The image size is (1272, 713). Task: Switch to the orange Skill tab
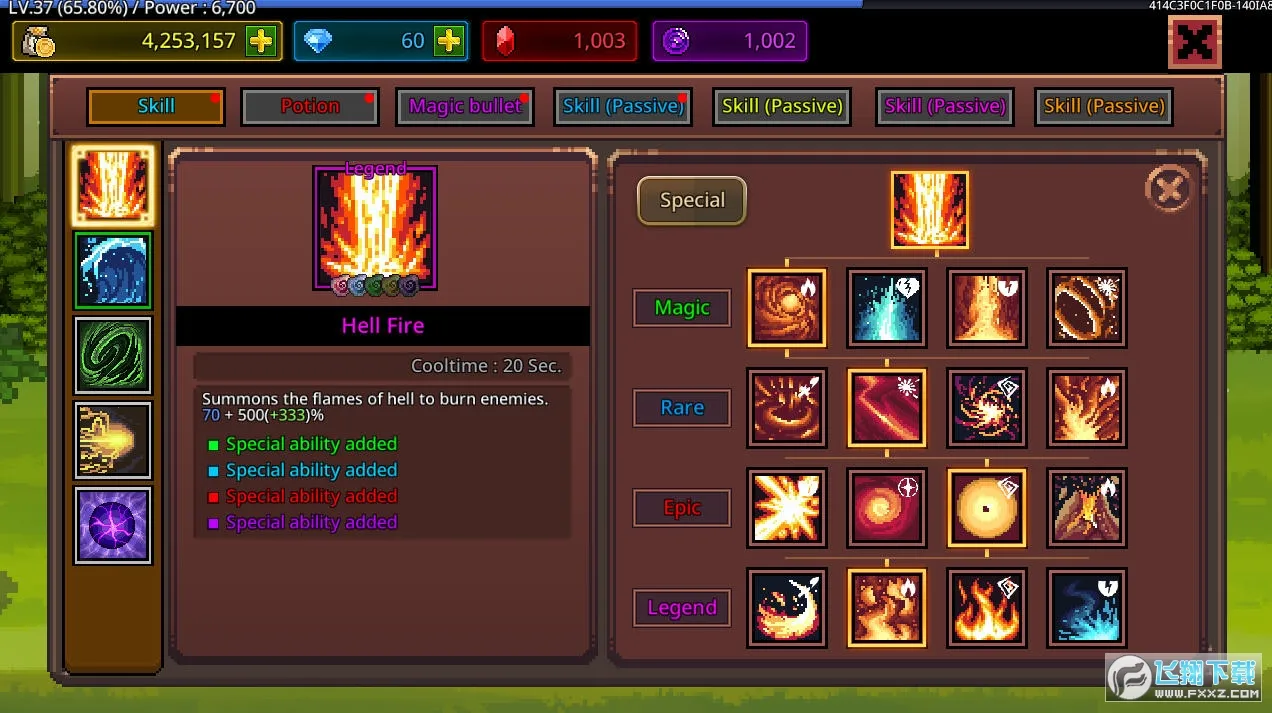coord(155,107)
